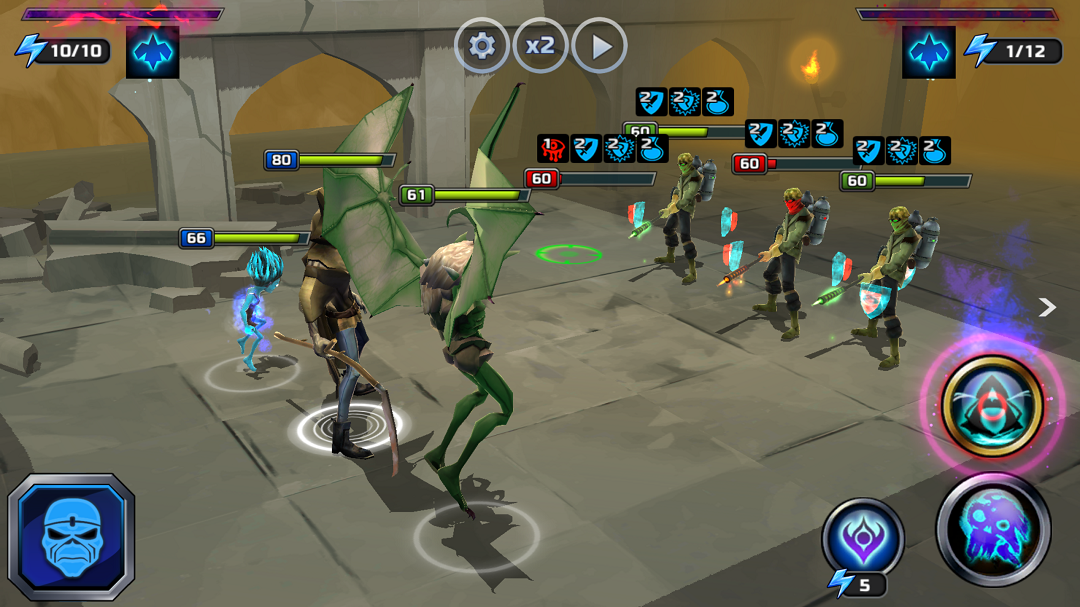
Task: Tap the left team's blue bat emblem
Action: pos(153,52)
